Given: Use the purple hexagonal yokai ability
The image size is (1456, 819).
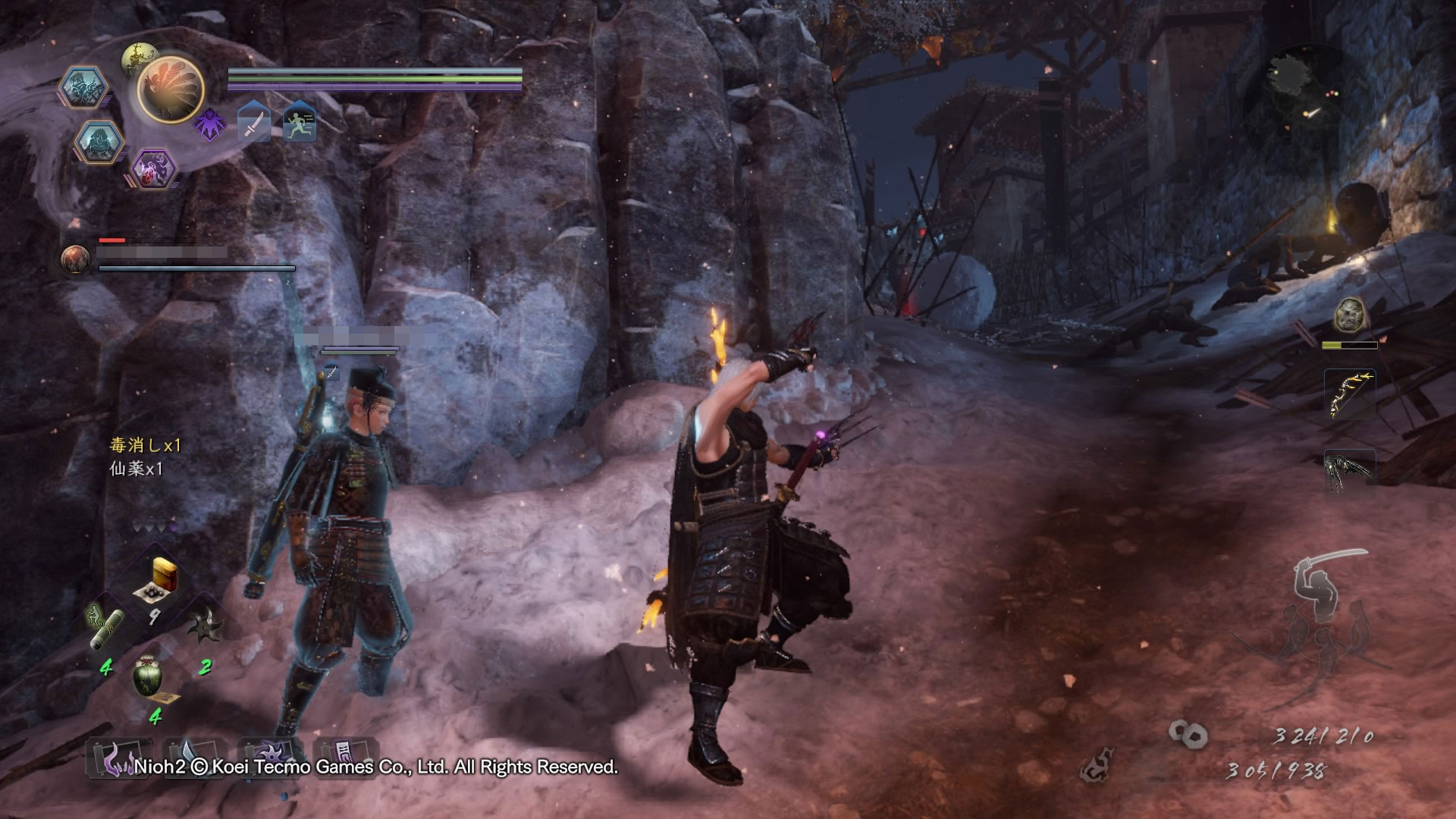Looking at the screenshot, I should (153, 169).
